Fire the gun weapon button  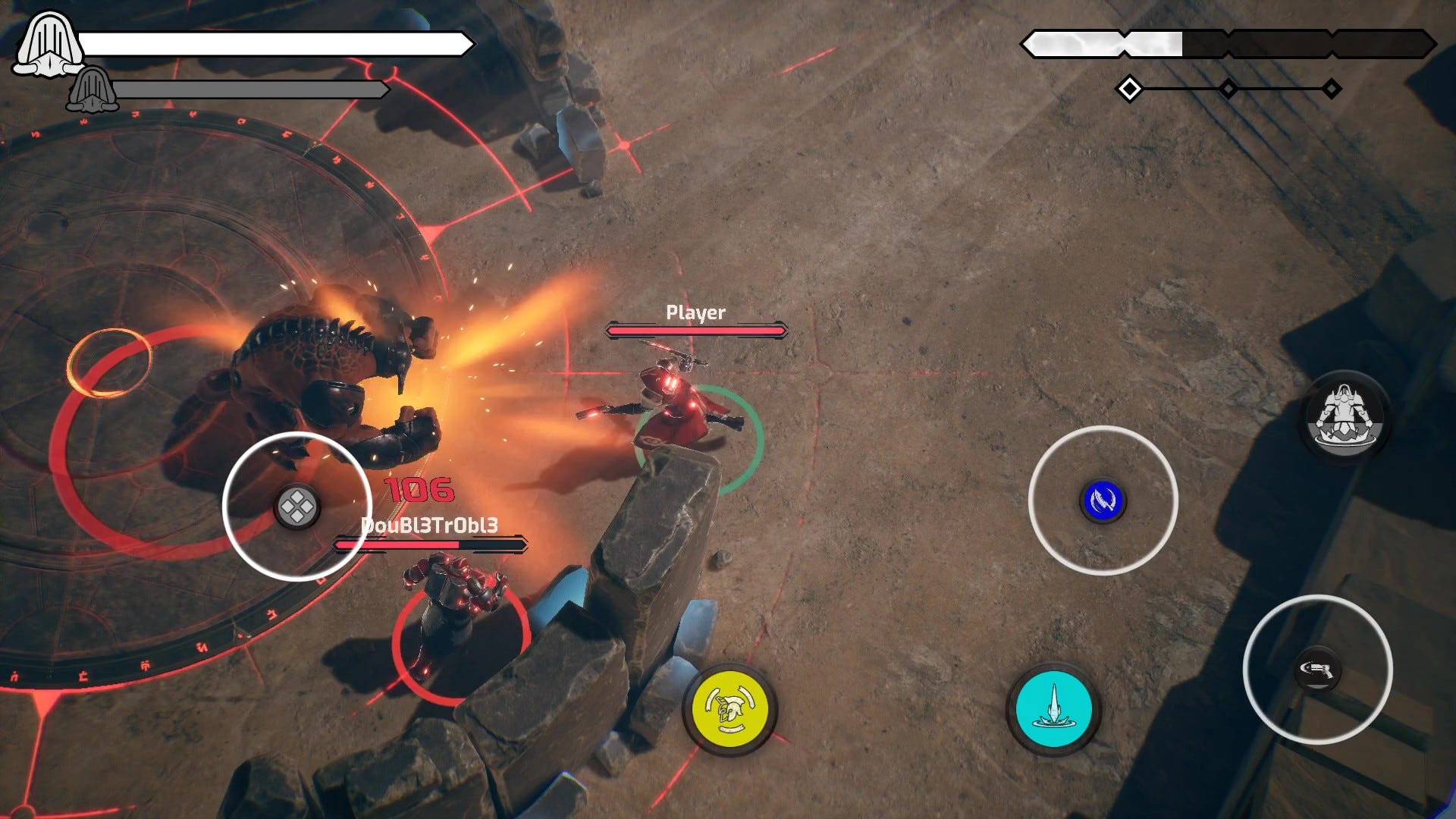1317,669
